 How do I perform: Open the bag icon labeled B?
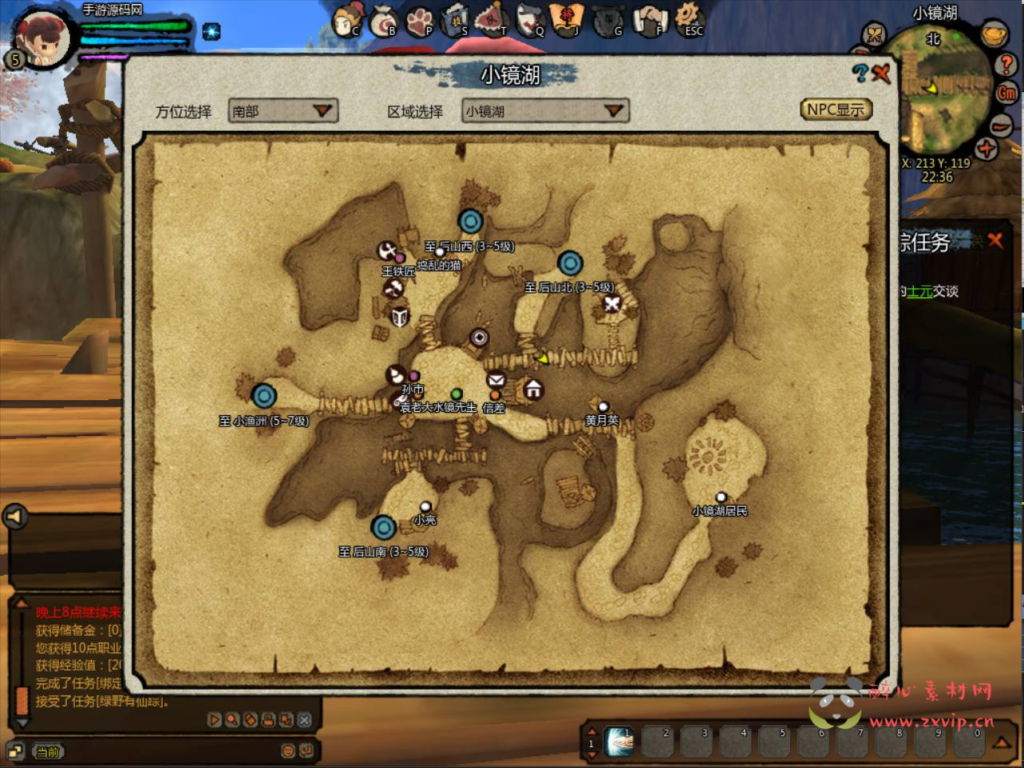384,20
